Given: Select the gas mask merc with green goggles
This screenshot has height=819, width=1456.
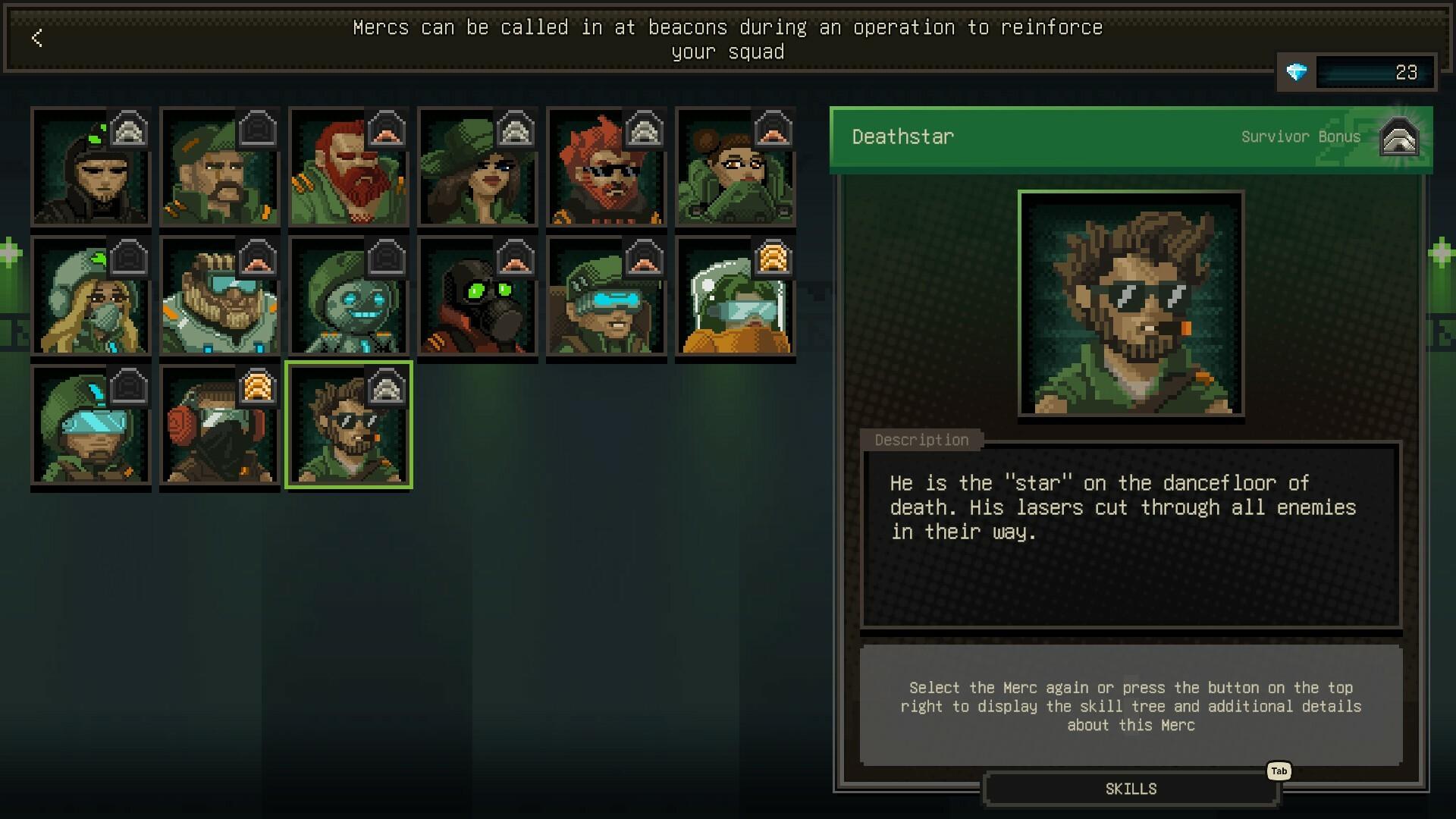Looking at the screenshot, I should pos(477,297).
